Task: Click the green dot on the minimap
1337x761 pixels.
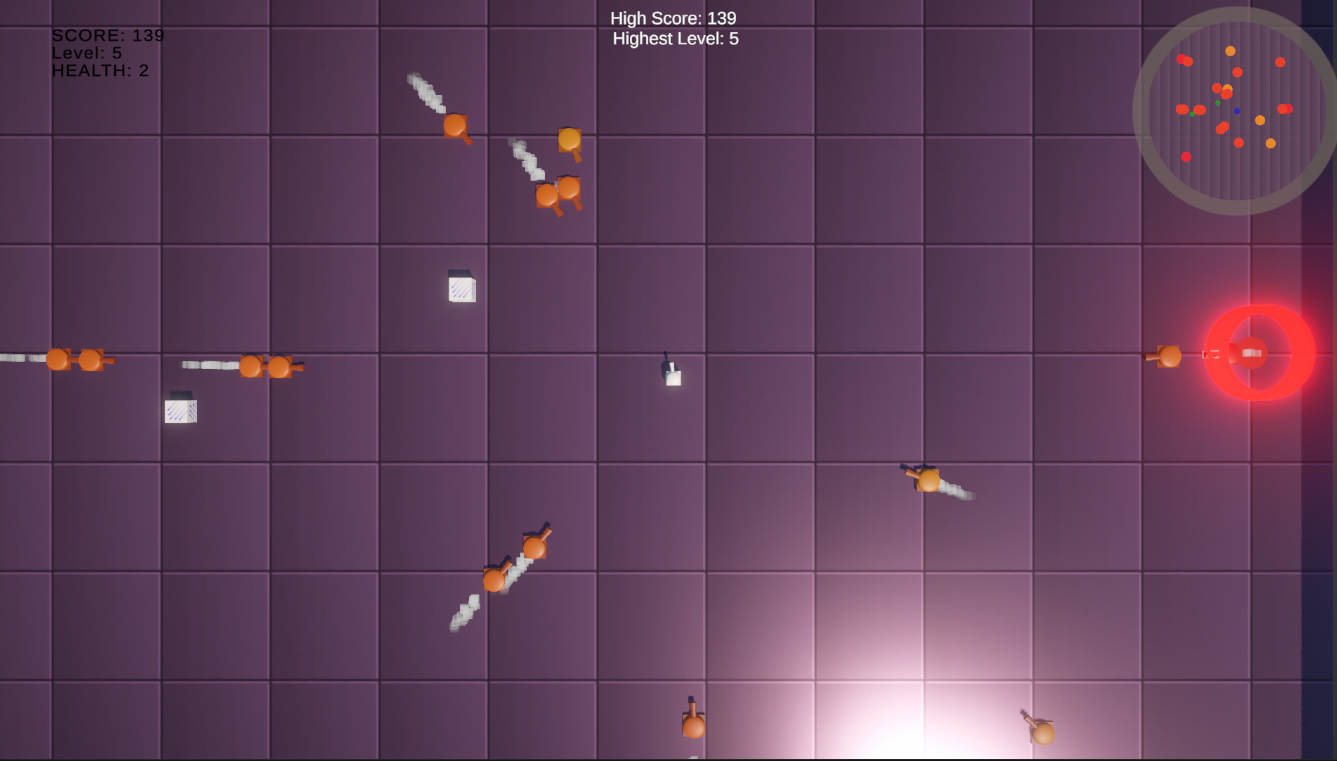Action: tap(1219, 103)
